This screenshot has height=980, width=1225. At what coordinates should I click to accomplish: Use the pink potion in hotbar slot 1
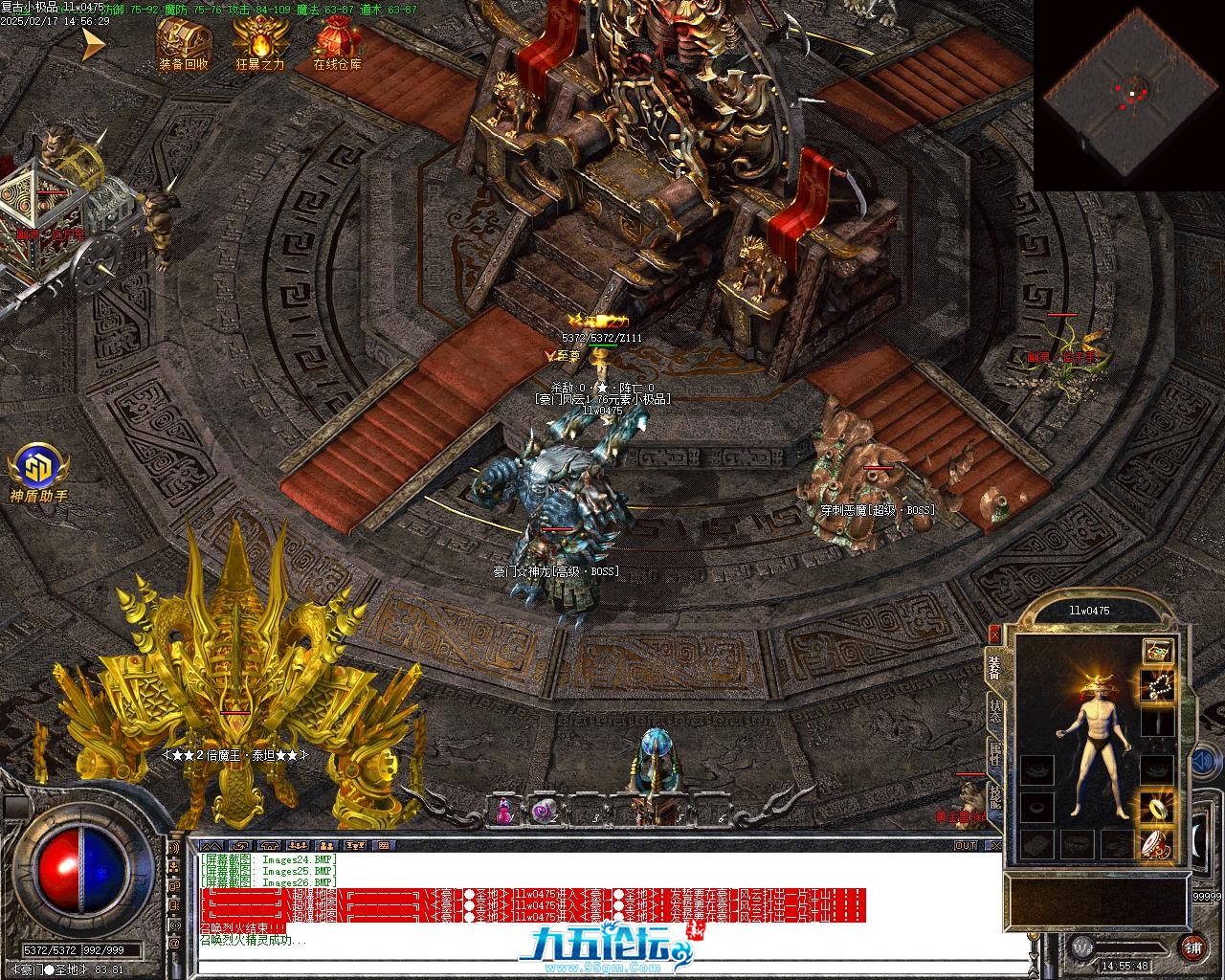[x=502, y=812]
